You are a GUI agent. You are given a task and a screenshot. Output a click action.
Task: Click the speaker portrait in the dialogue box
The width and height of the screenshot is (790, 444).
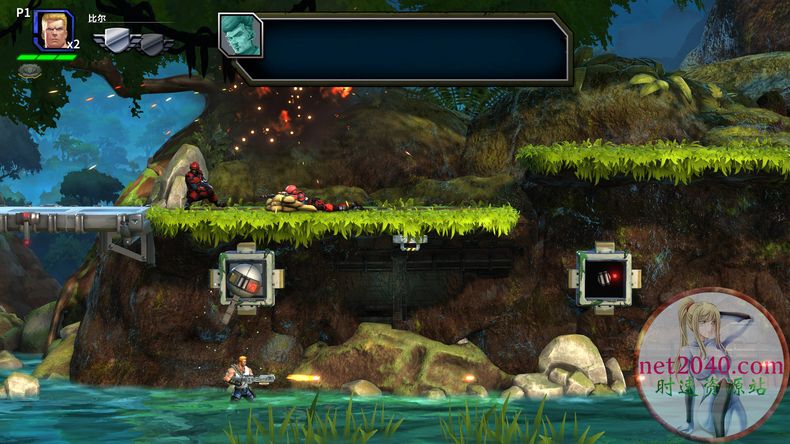pyautogui.click(x=240, y=35)
